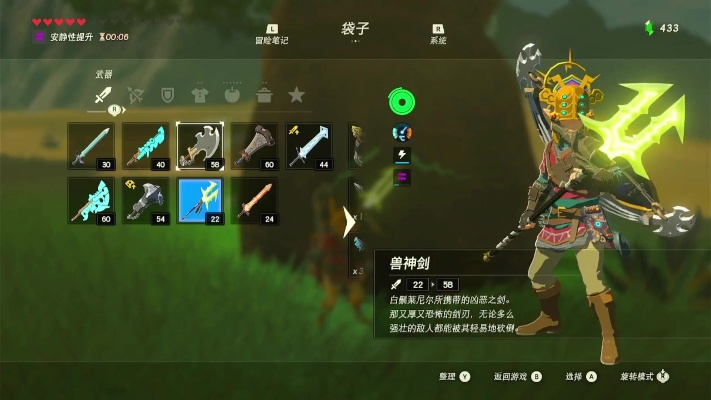Click the white arrow to the next page
Screen dimensions: 711x400
point(349,221)
